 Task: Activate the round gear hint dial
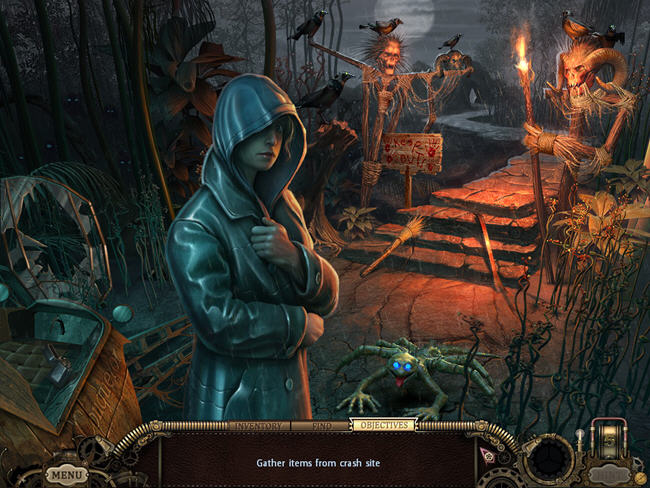[549, 459]
